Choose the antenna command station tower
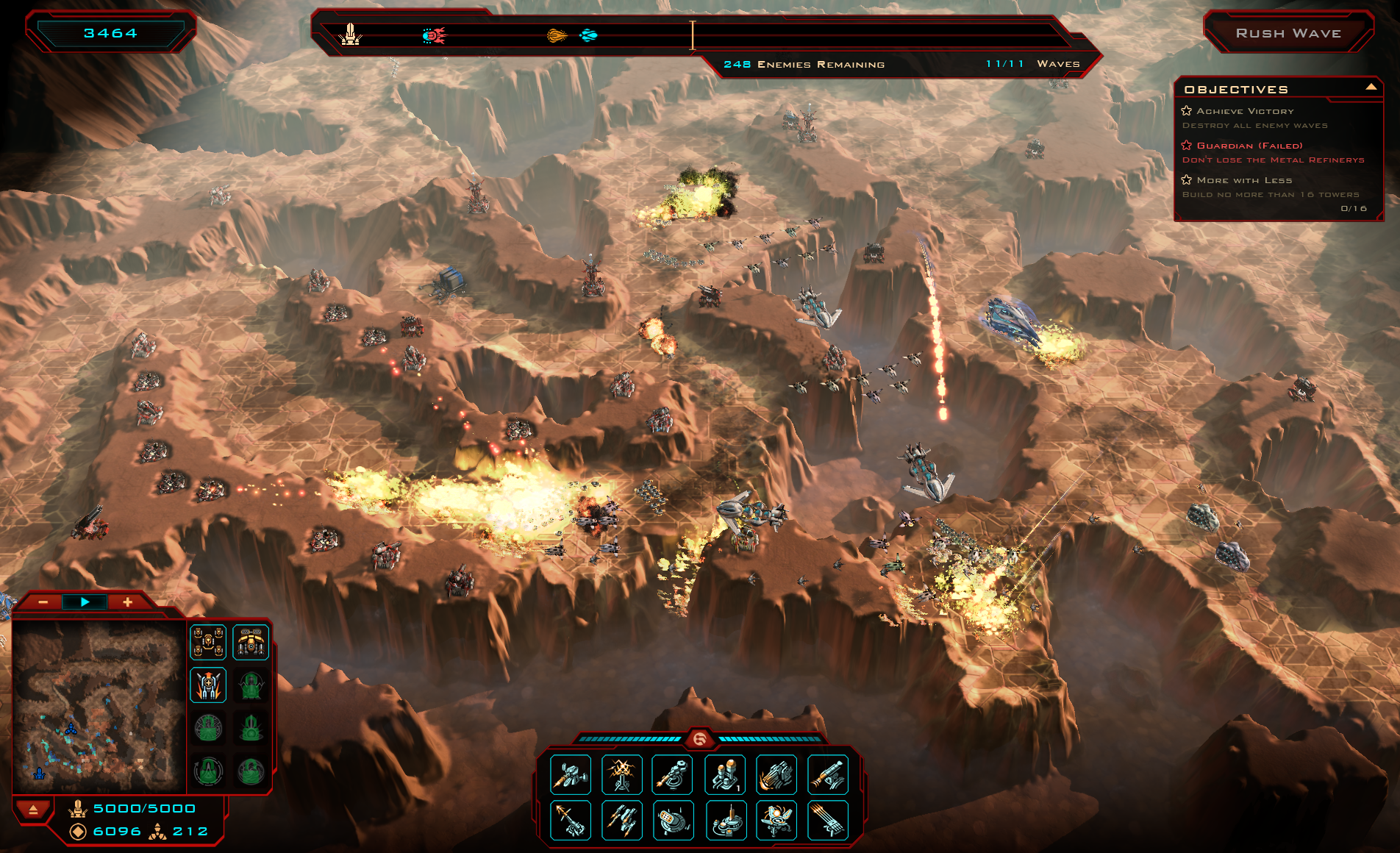 point(724,820)
